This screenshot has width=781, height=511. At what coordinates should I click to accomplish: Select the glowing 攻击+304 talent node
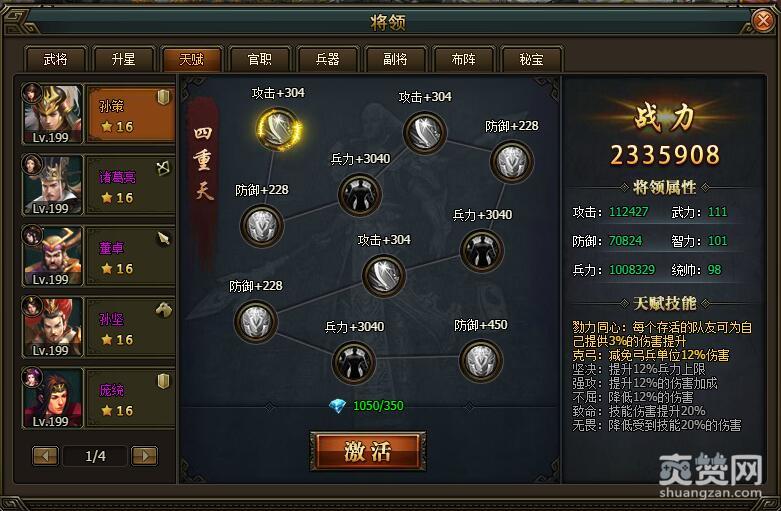pos(277,127)
